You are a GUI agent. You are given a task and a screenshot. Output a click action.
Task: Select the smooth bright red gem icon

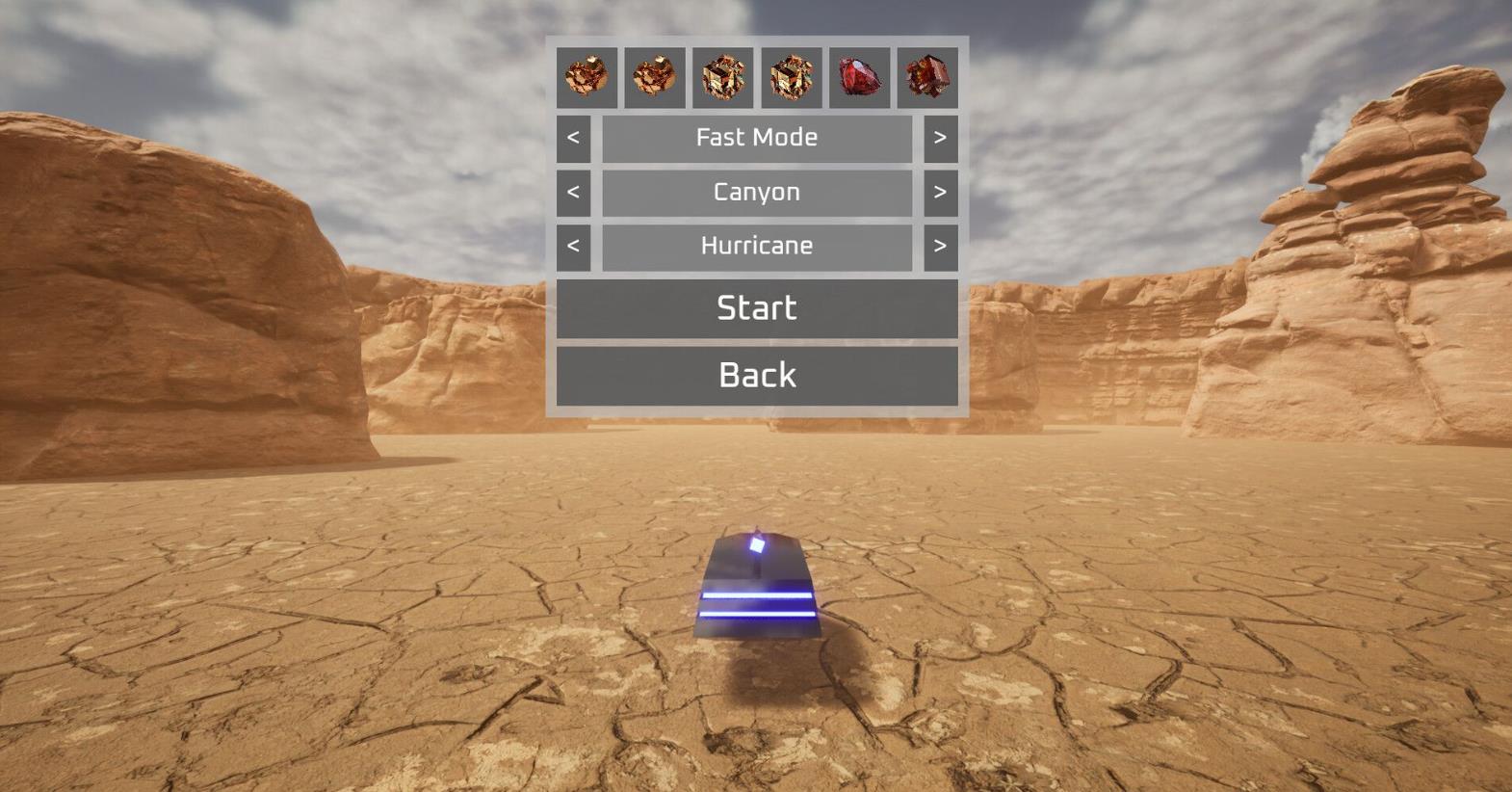click(859, 77)
